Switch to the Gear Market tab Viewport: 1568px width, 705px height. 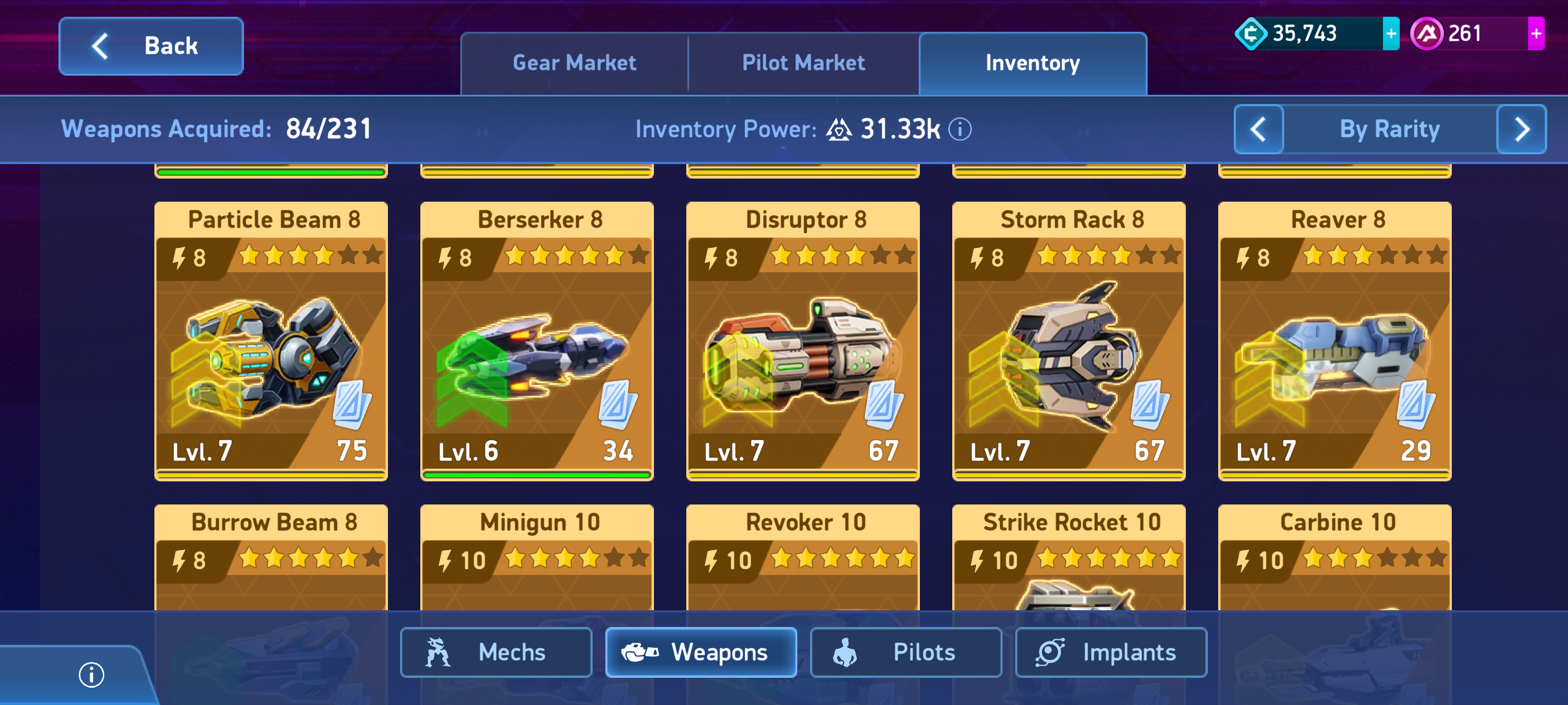(x=574, y=63)
